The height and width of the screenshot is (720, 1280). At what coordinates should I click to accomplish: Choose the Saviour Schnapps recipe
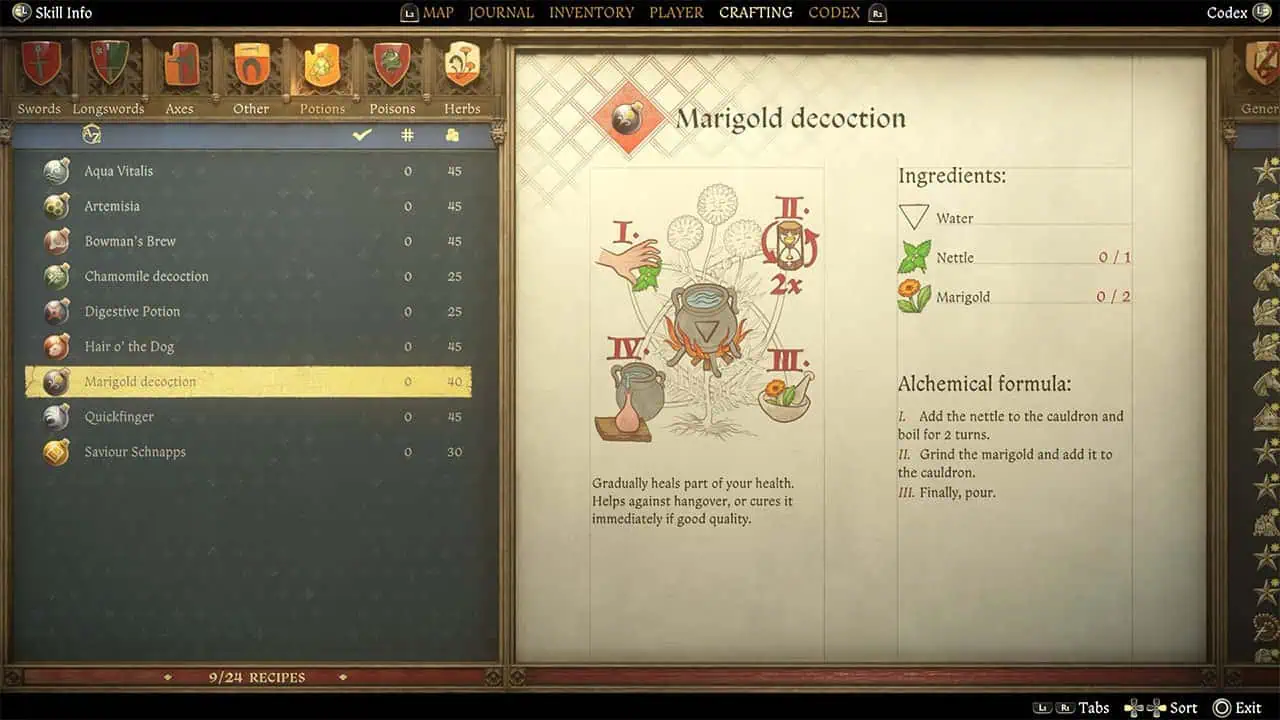(x=135, y=452)
